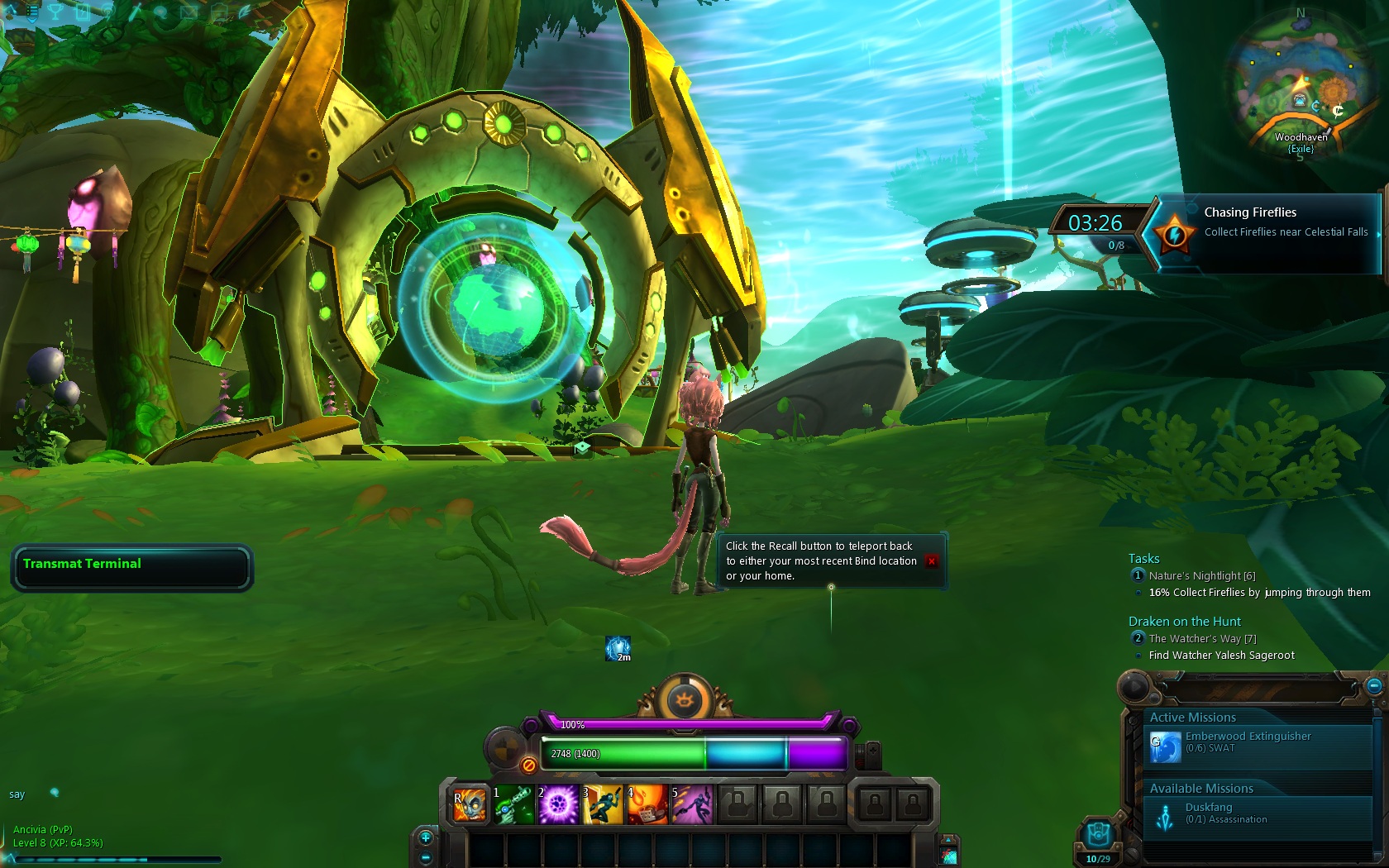This screenshot has width=1389, height=868.
Task: Open the mail envelope icon
Action: click(189, 12)
